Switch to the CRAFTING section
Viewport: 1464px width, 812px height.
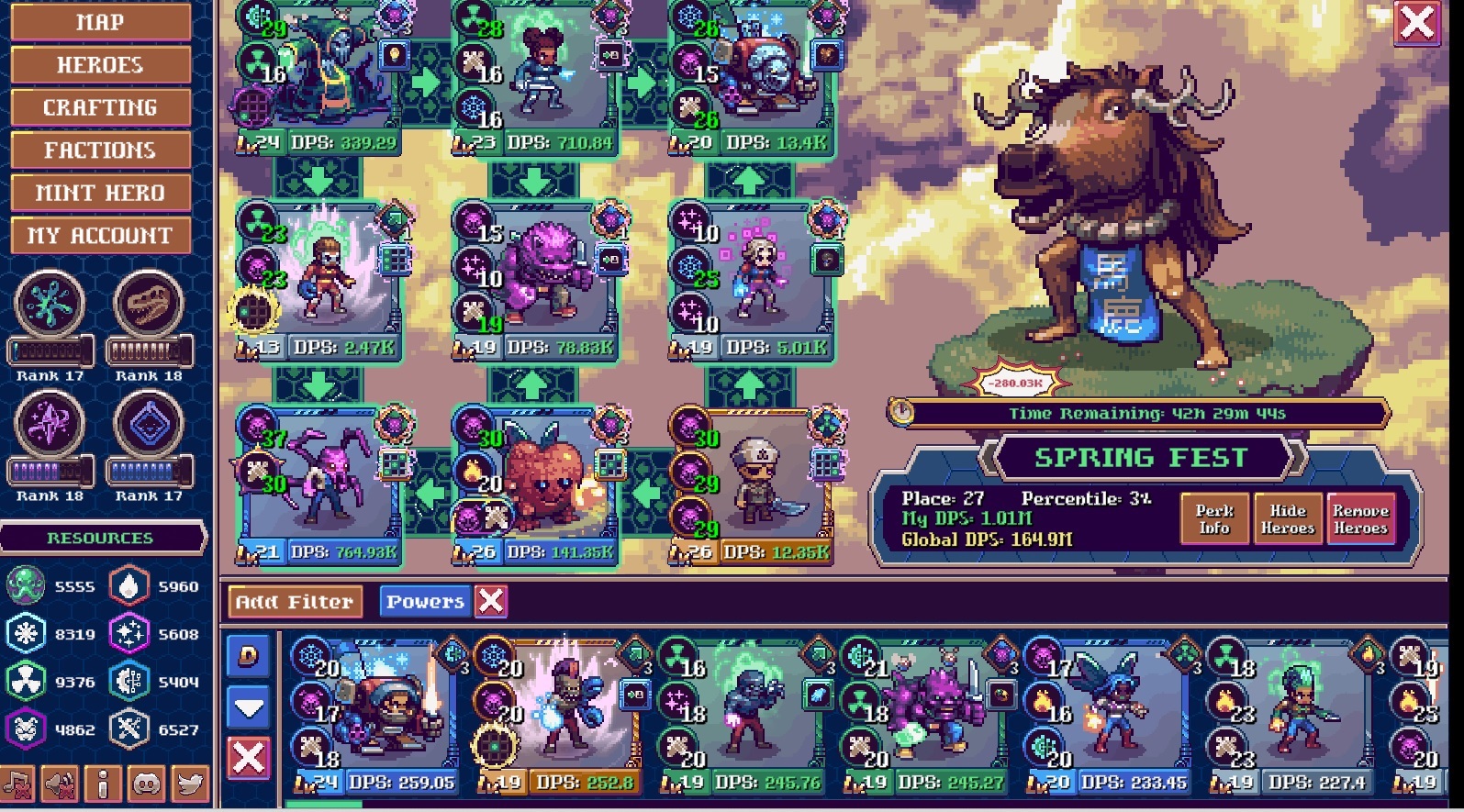coord(101,107)
